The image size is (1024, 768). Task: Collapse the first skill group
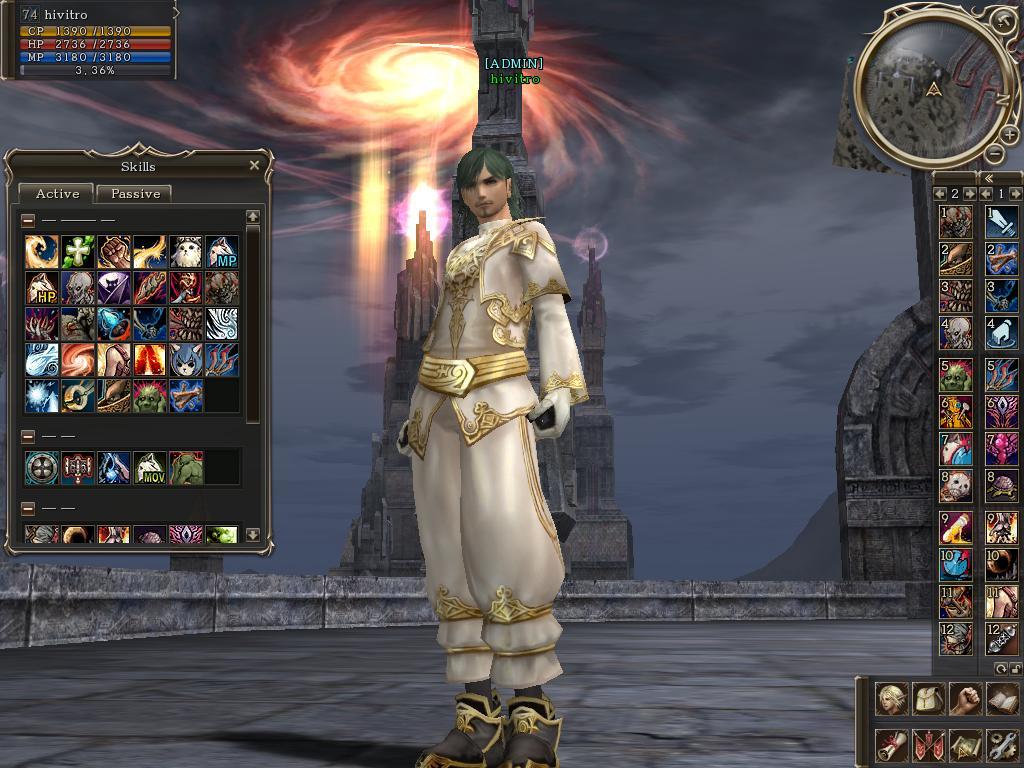click(28, 220)
